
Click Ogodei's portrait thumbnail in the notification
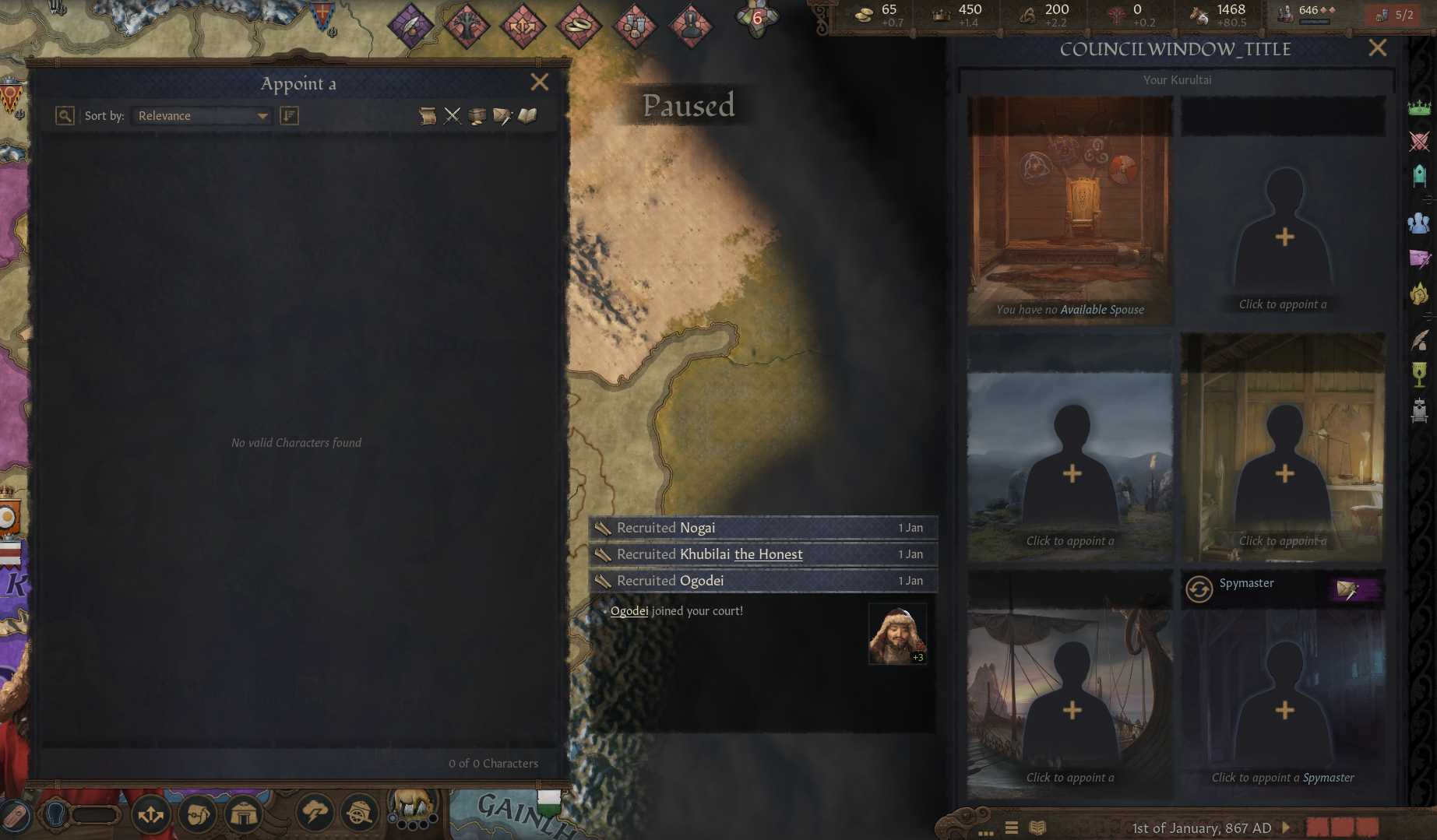click(896, 632)
